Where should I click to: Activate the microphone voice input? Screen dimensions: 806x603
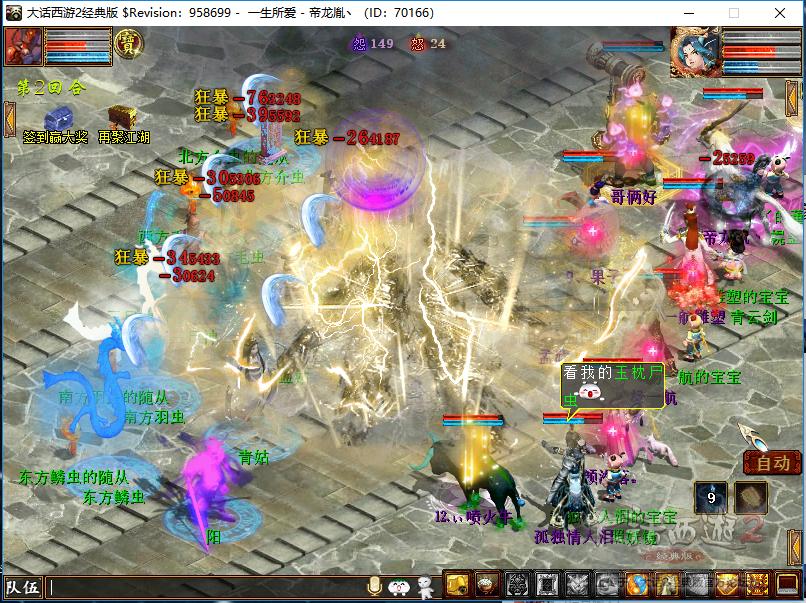pyautogui.click(x=375, y=586)
